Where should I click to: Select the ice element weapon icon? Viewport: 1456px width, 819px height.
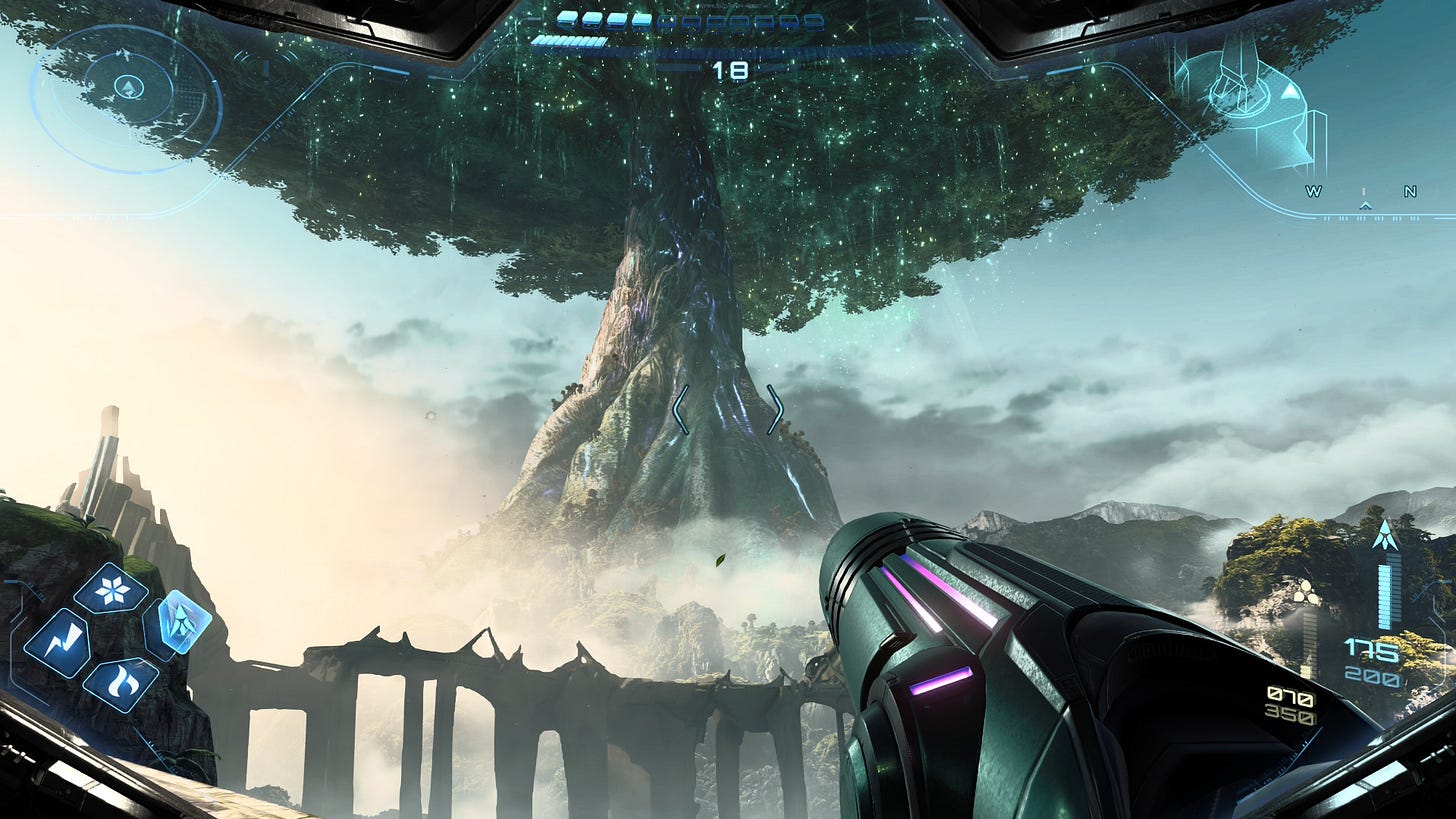click(x=111, y=588)
